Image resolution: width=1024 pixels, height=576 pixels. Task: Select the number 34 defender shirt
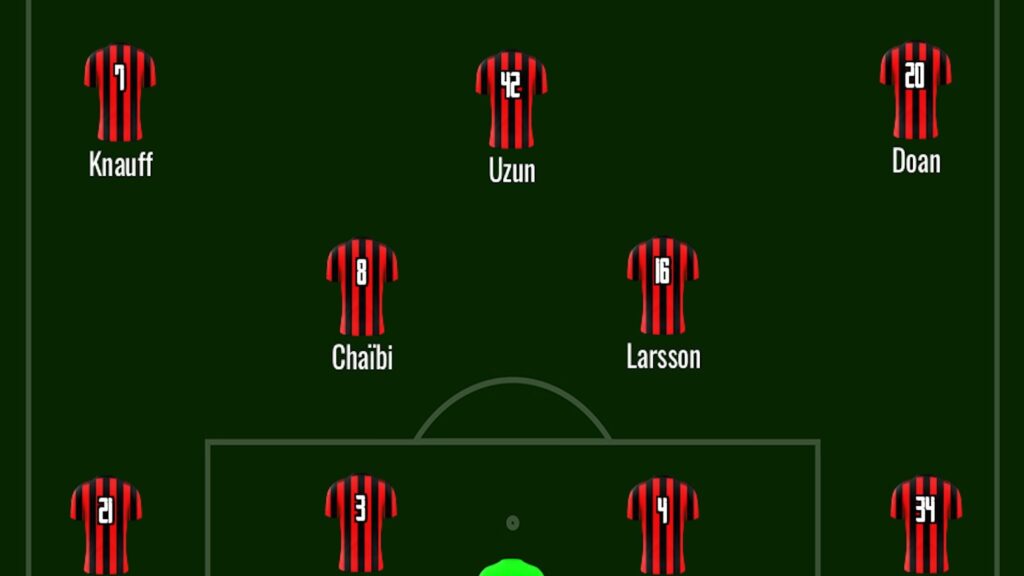926,523
